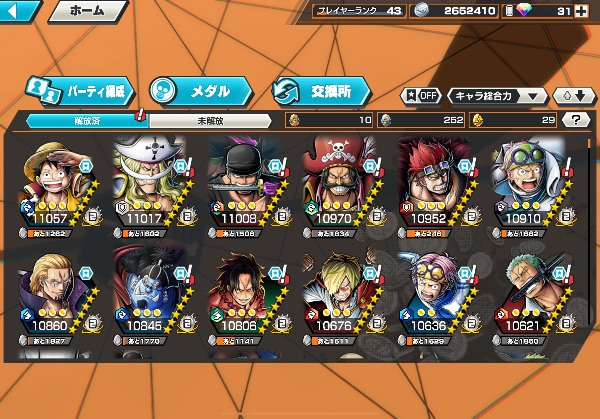Open the character sort dropdown

pyautogui.click(x=497, y=96)
